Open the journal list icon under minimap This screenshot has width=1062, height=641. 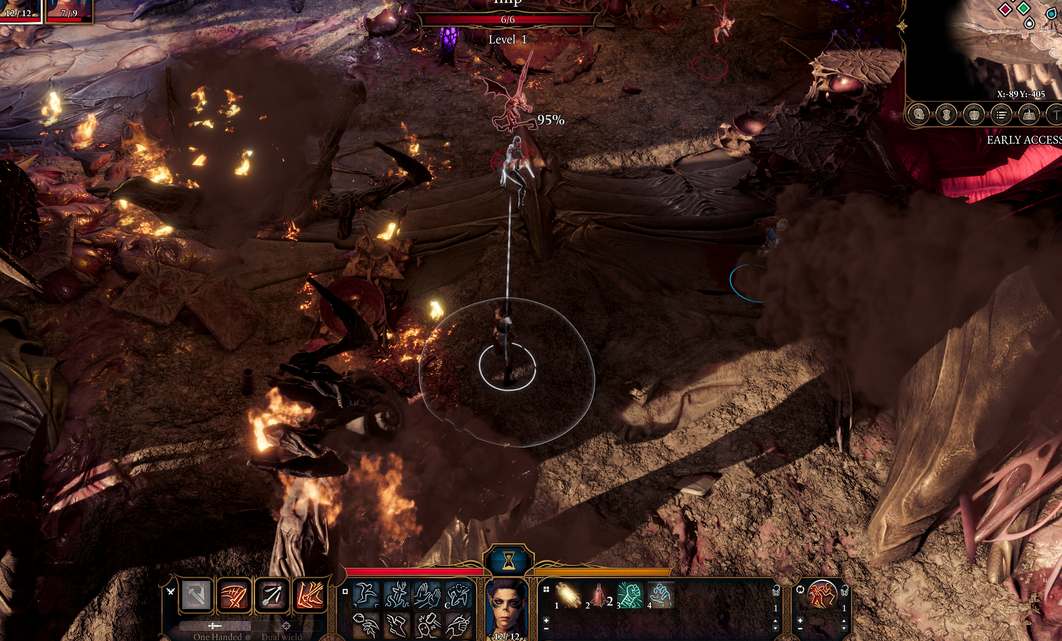click(999, 115)
